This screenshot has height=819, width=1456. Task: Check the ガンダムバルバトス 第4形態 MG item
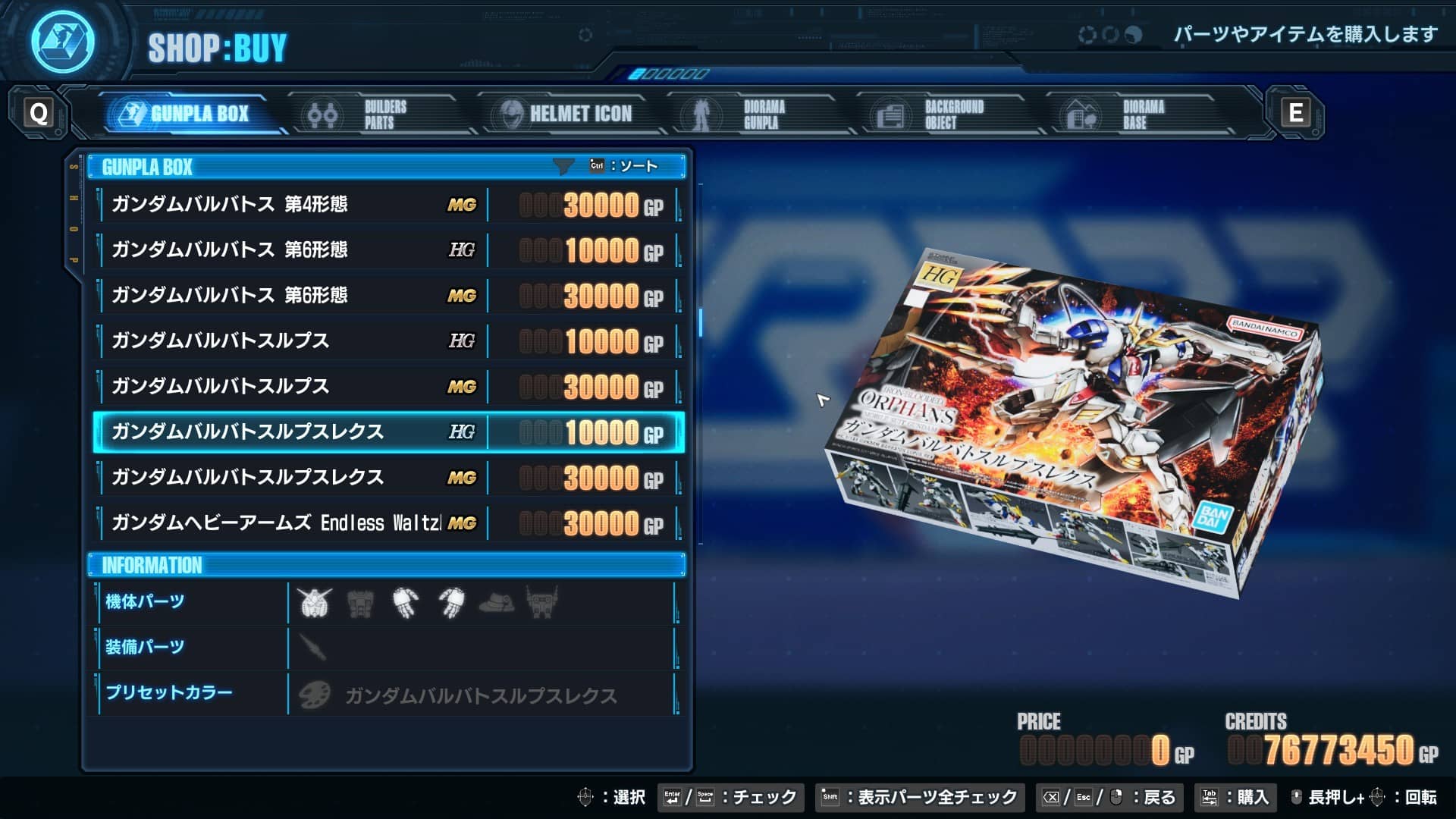(303, 204)
